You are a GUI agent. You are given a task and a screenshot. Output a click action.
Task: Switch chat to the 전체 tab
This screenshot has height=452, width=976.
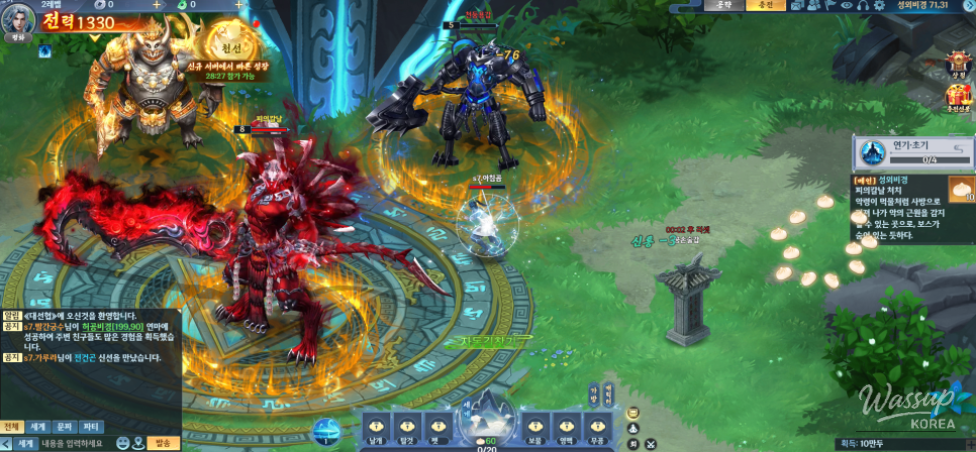coord(12,426)
